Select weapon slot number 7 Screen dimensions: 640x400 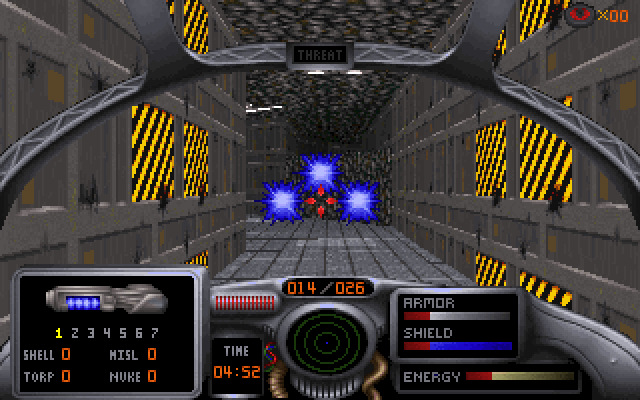(x=154, y=332)
